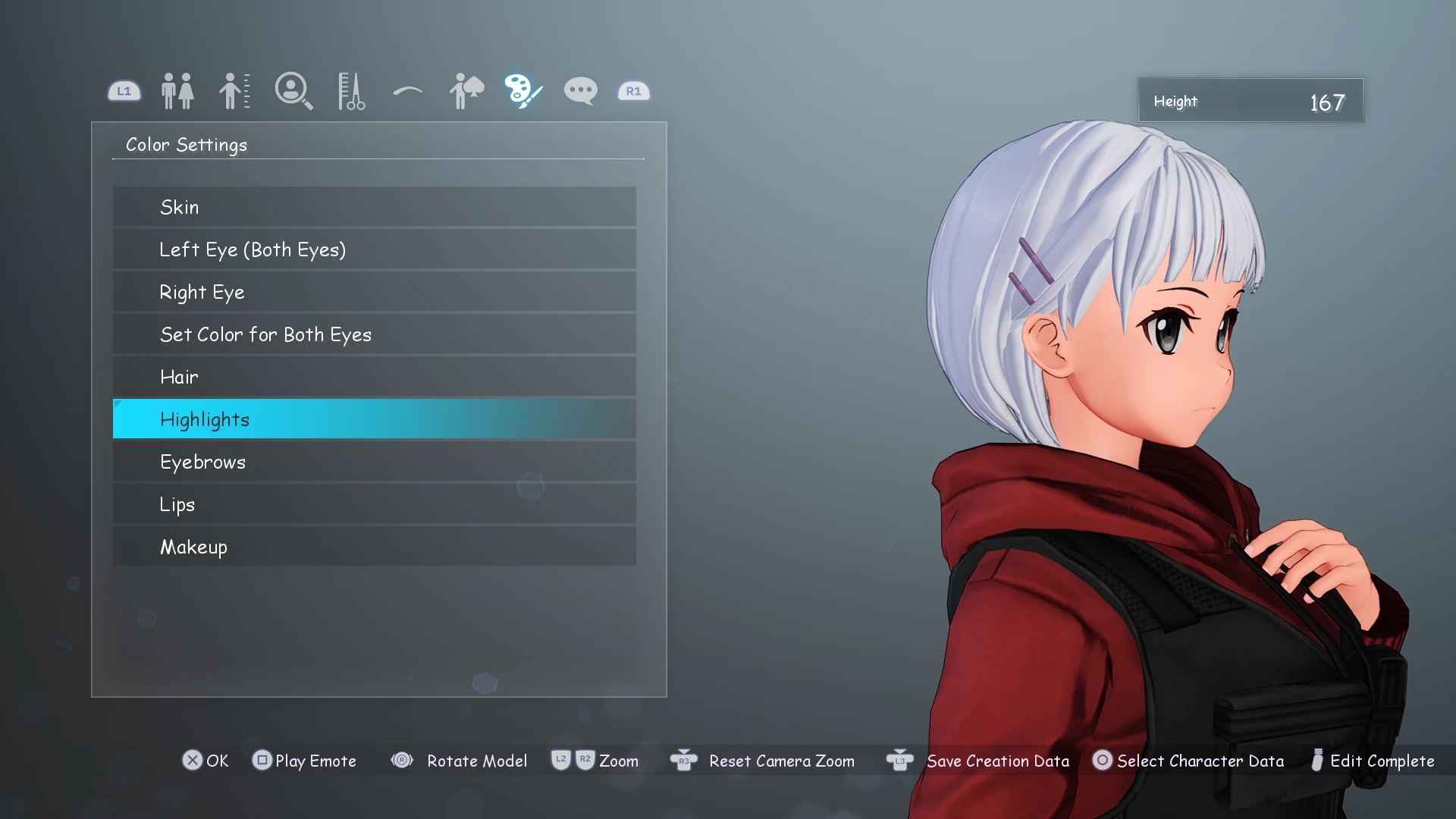Viewport: 1456px width, 819px height.
Task: Open the Makeup color setting
Action: click(x=374, y=547)
